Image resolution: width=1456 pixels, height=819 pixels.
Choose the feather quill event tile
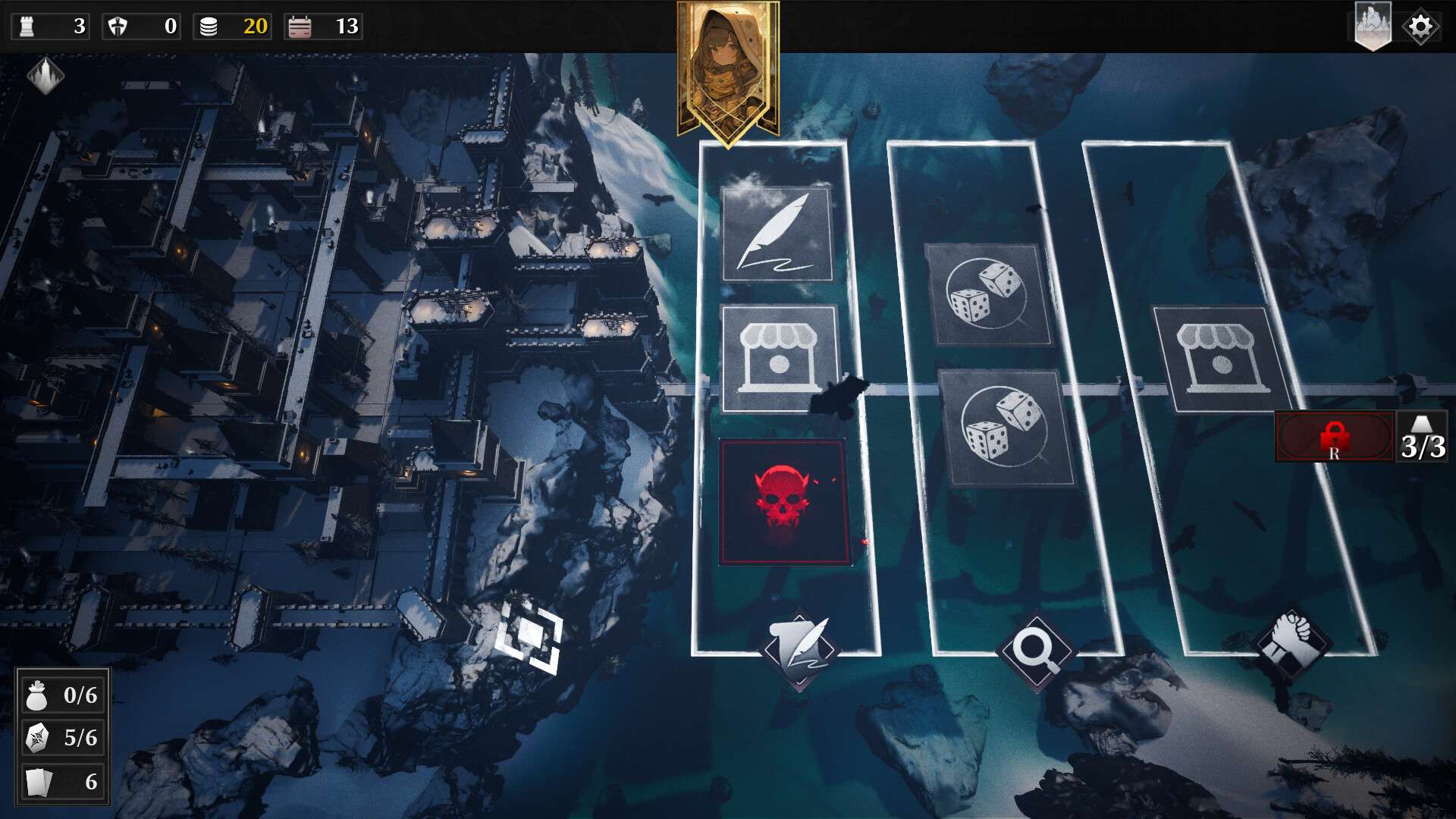click(x=777, y=234)
